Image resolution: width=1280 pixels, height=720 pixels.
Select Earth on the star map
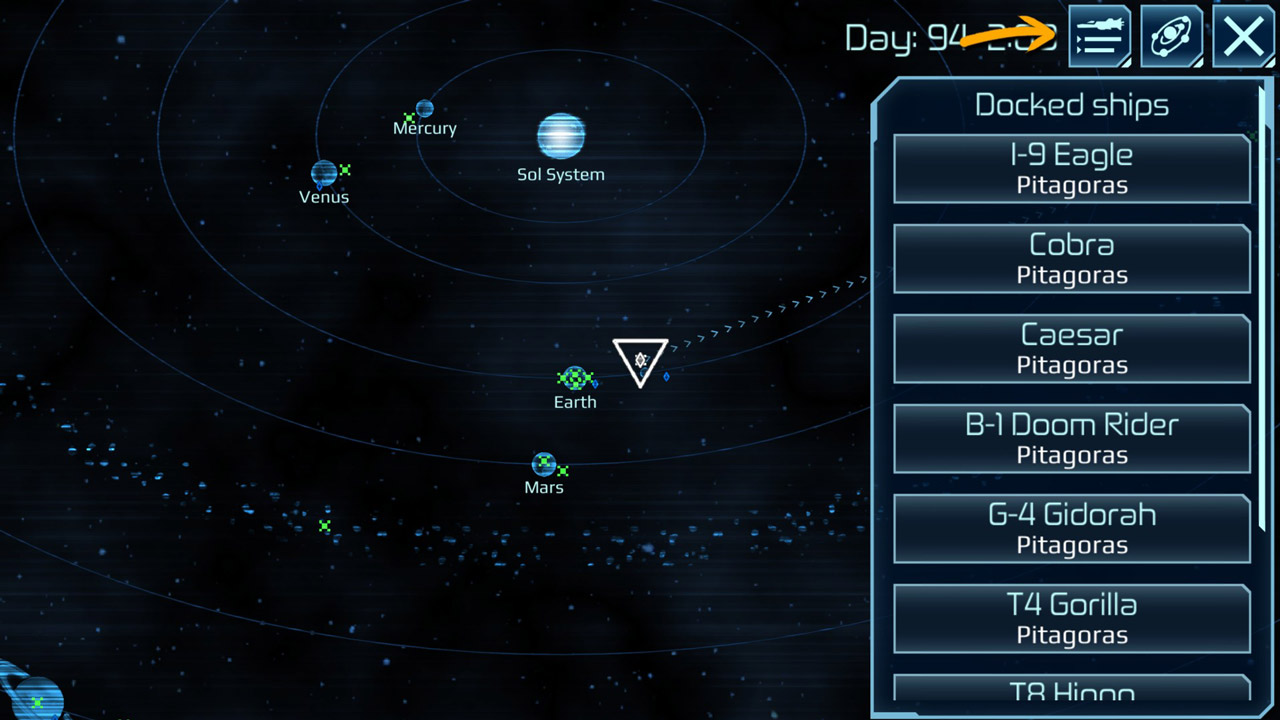(x=574, y=378)
